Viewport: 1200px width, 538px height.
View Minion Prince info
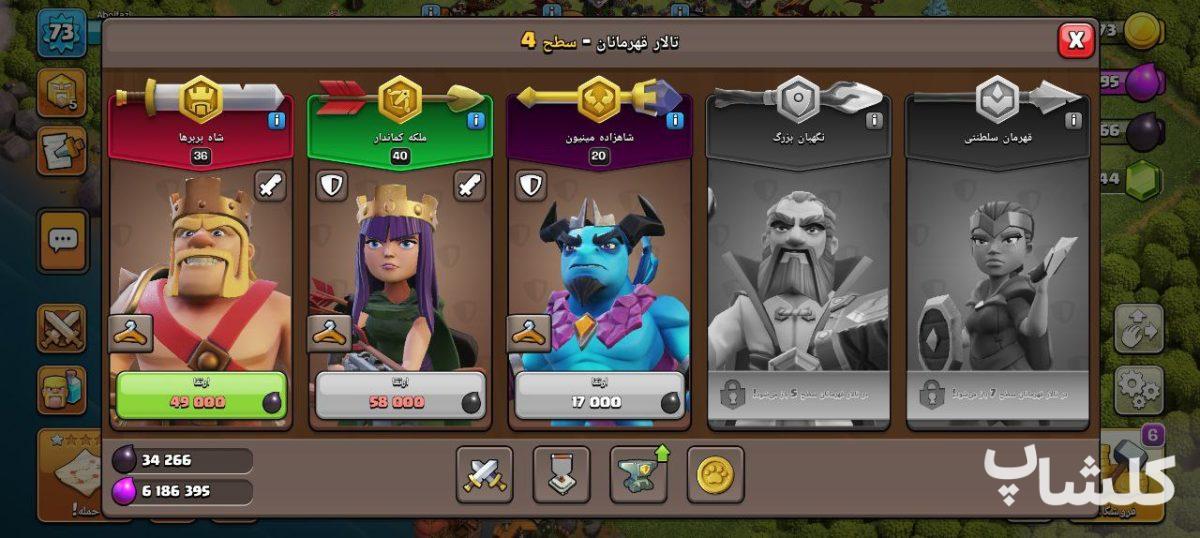(x=675, y=121)
